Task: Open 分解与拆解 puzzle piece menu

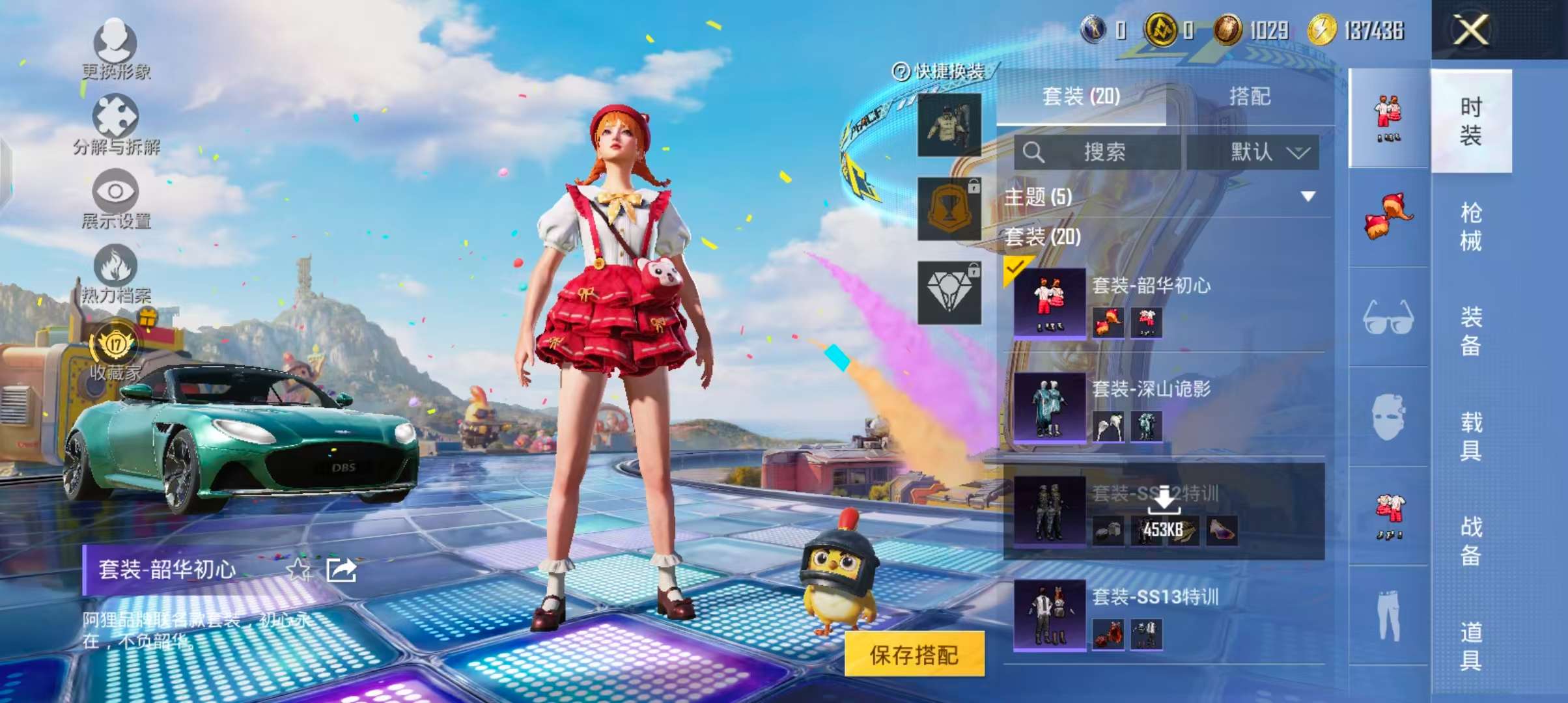Action: point(115,124)
